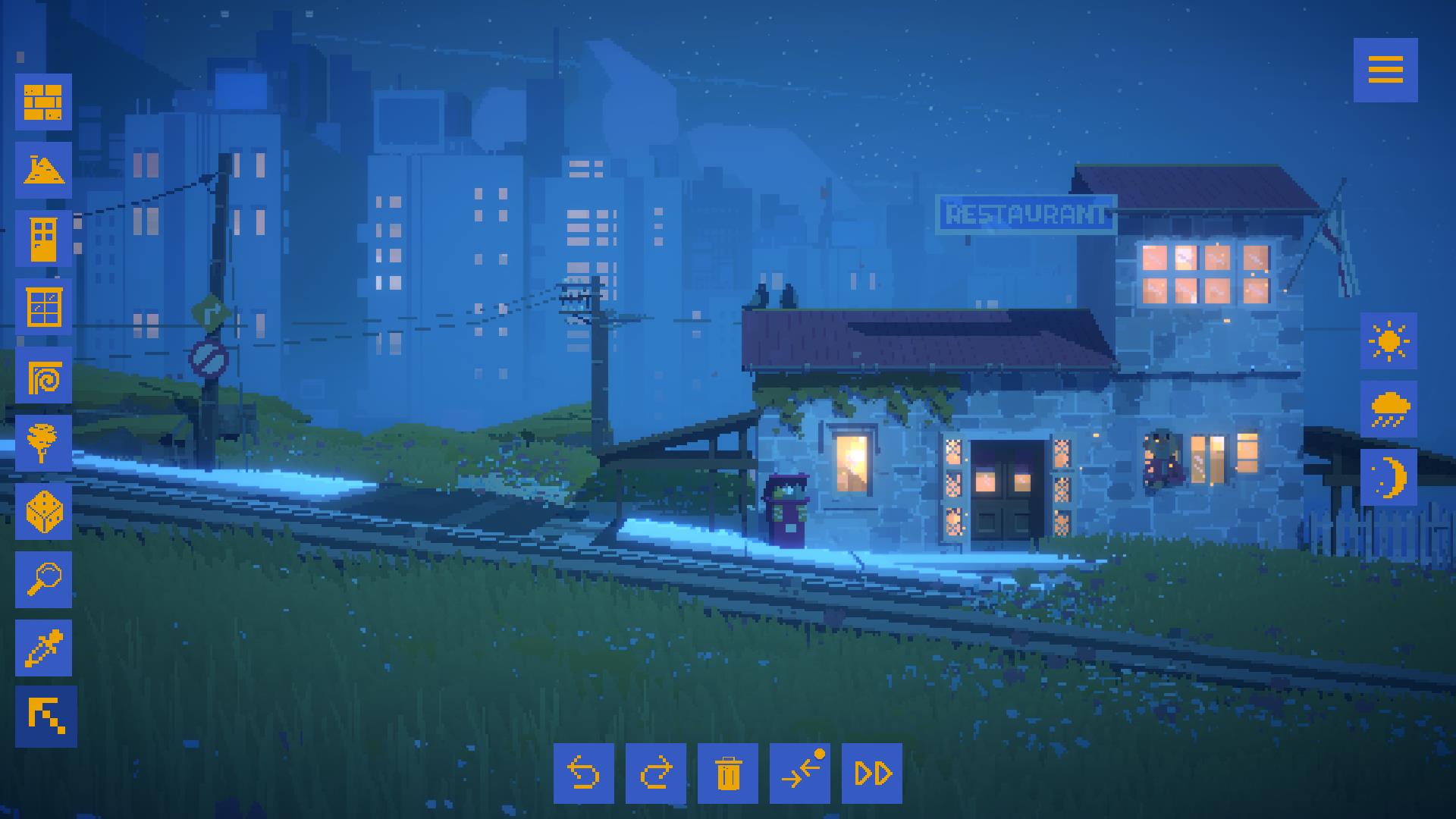Redo the previous action

click(655, 773)
